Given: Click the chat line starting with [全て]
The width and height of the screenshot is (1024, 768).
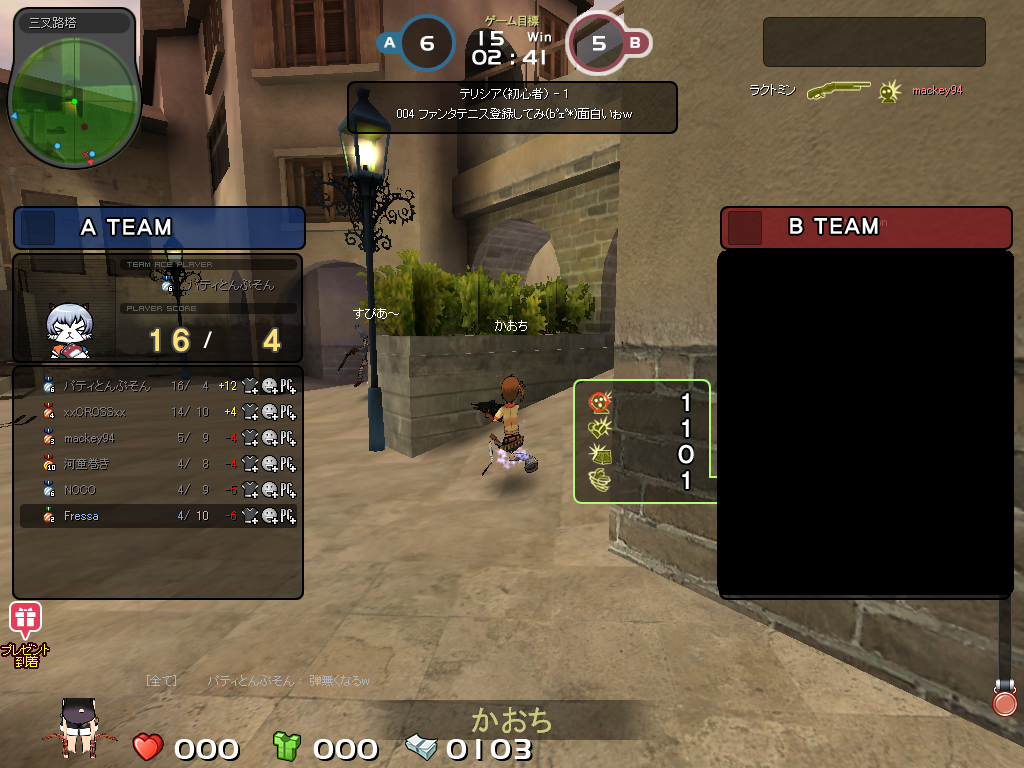Looking at the screenshot, I should [x=258, y=681].
